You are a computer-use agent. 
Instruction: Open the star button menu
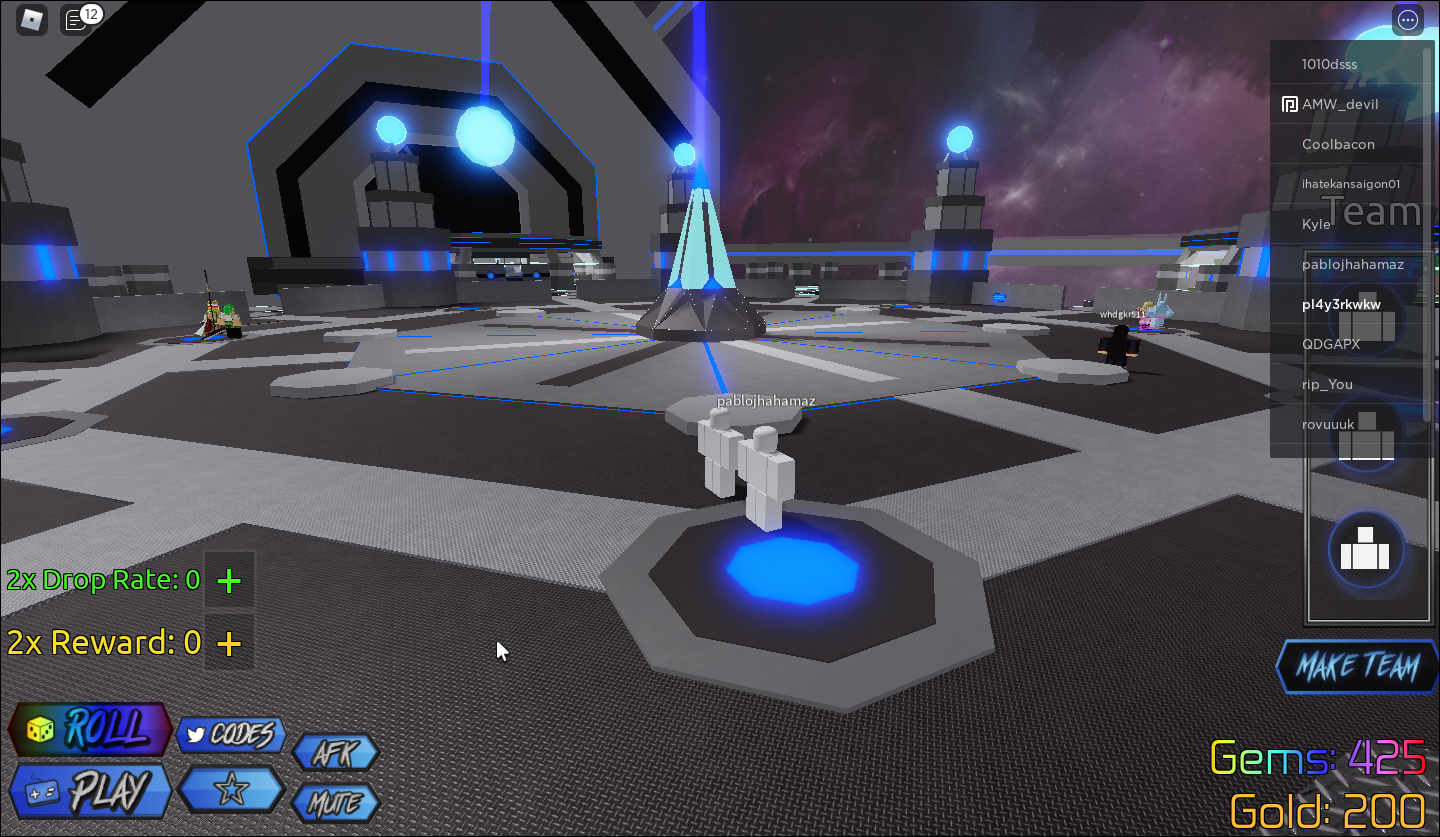pyautogui.click(x=230, y=790)
